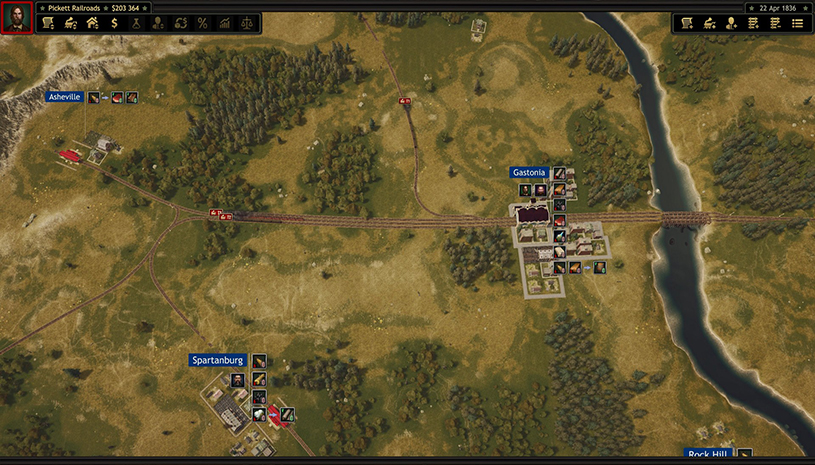Open the scroll contracts icon in the left toolbar

click(x=47, y=23)
